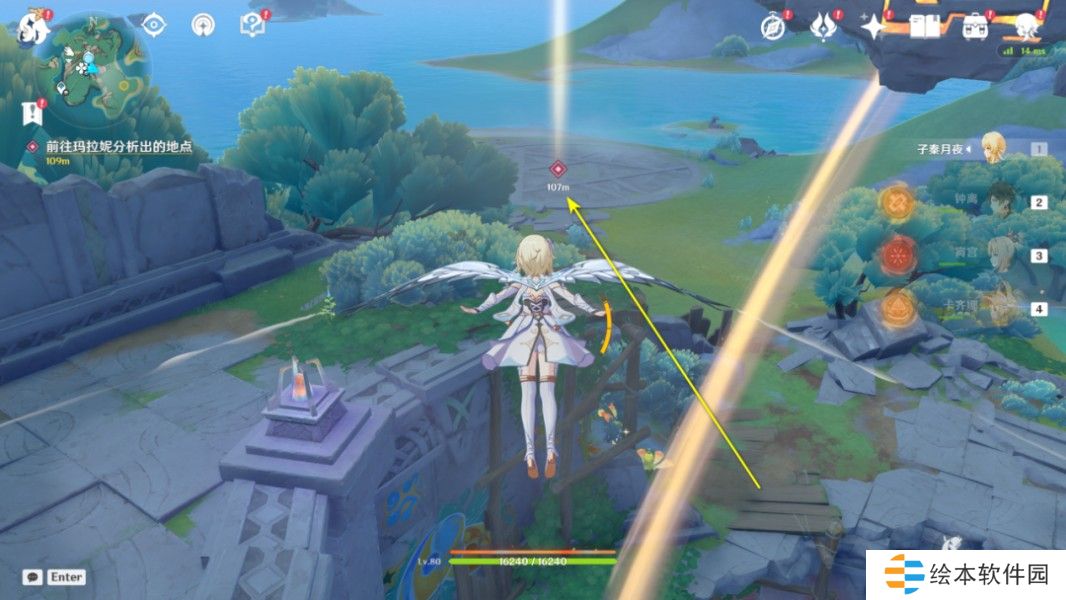The width and height of the screenshot is (1066, 600).
Task: Open the four-point star Wish icon
Action: 874,27
